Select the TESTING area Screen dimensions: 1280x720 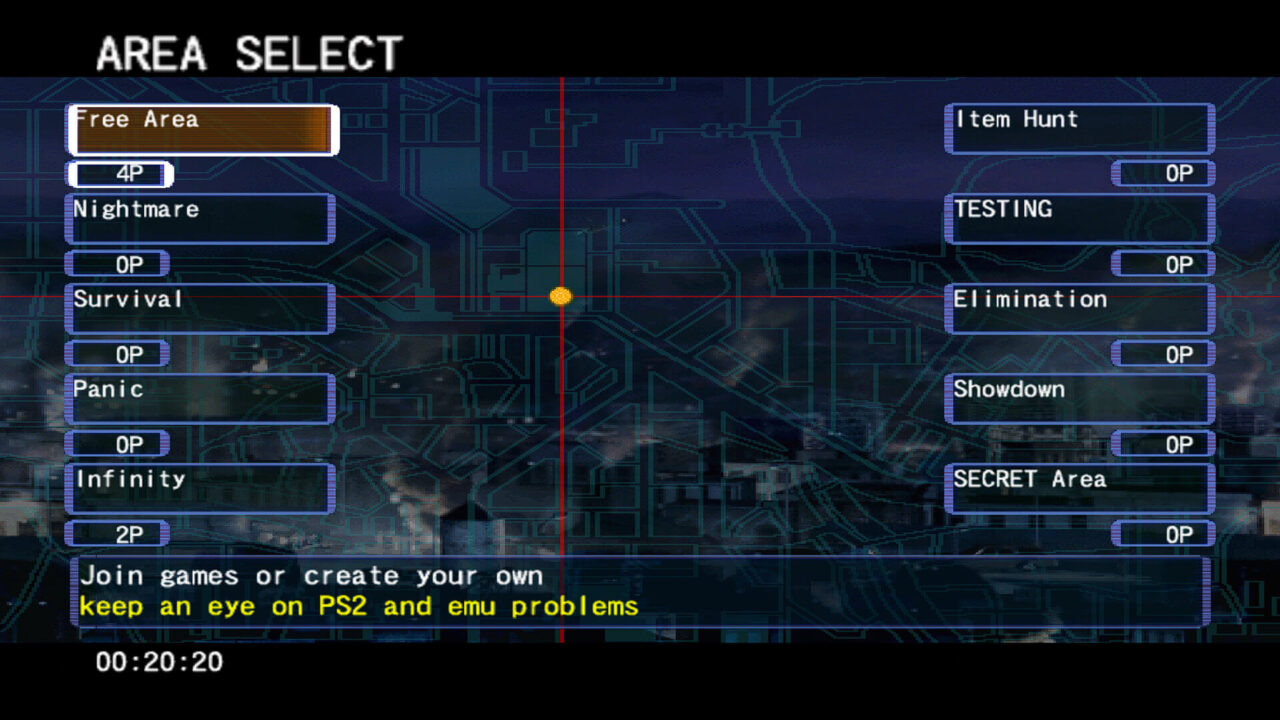(1079, 219)
